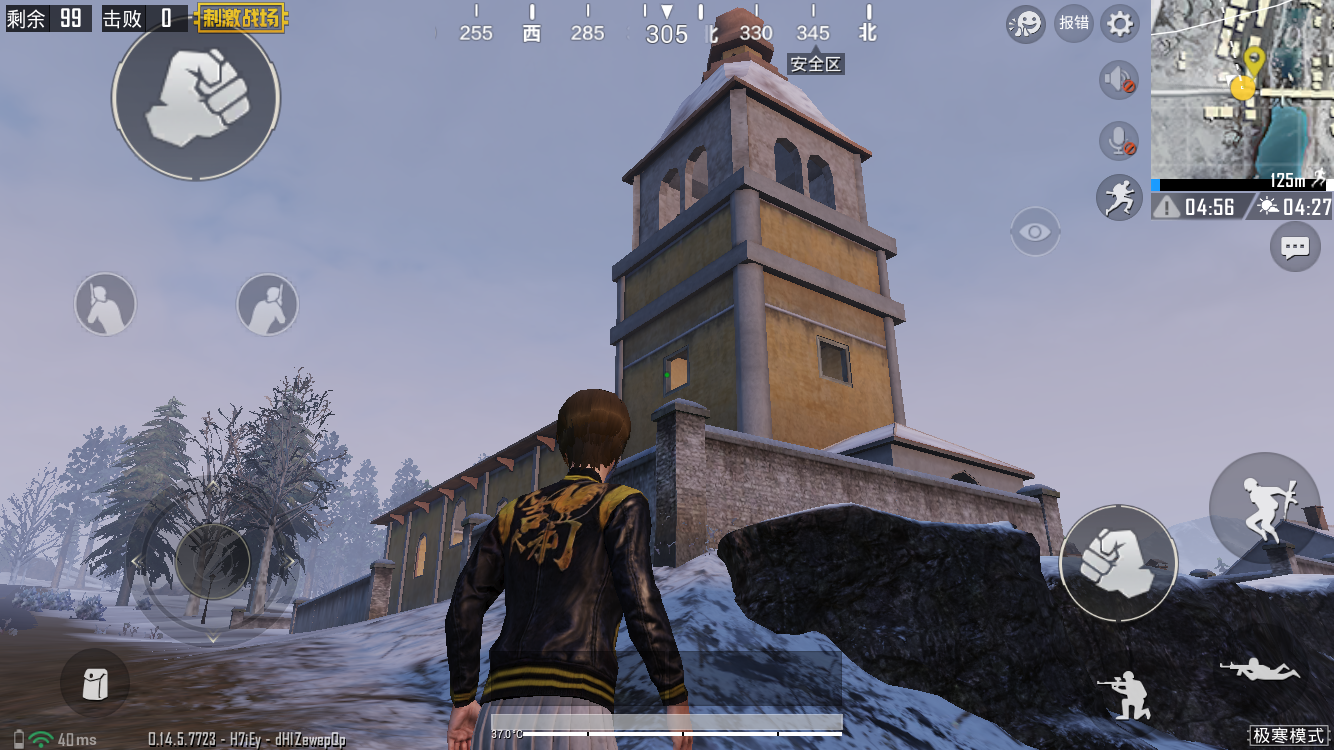1334x750 pixels.
Task: Lean left with the peek button
Action: click(105, 304)
